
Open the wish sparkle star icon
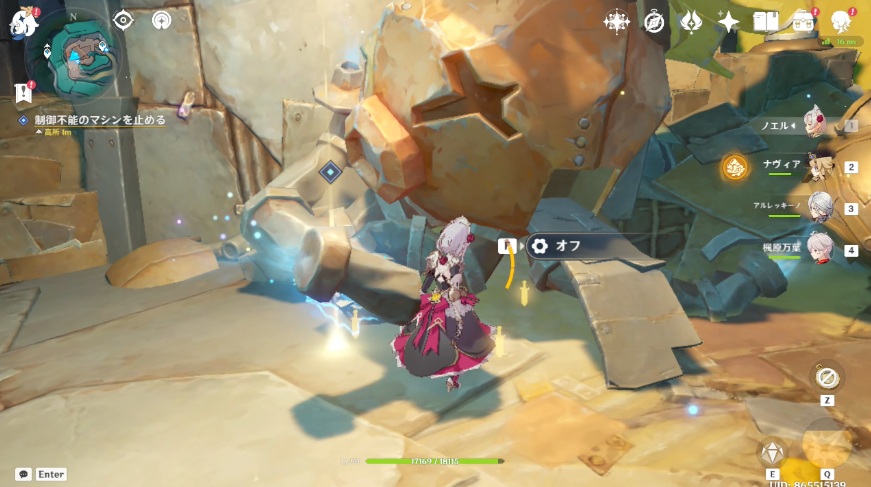[728, 22]
